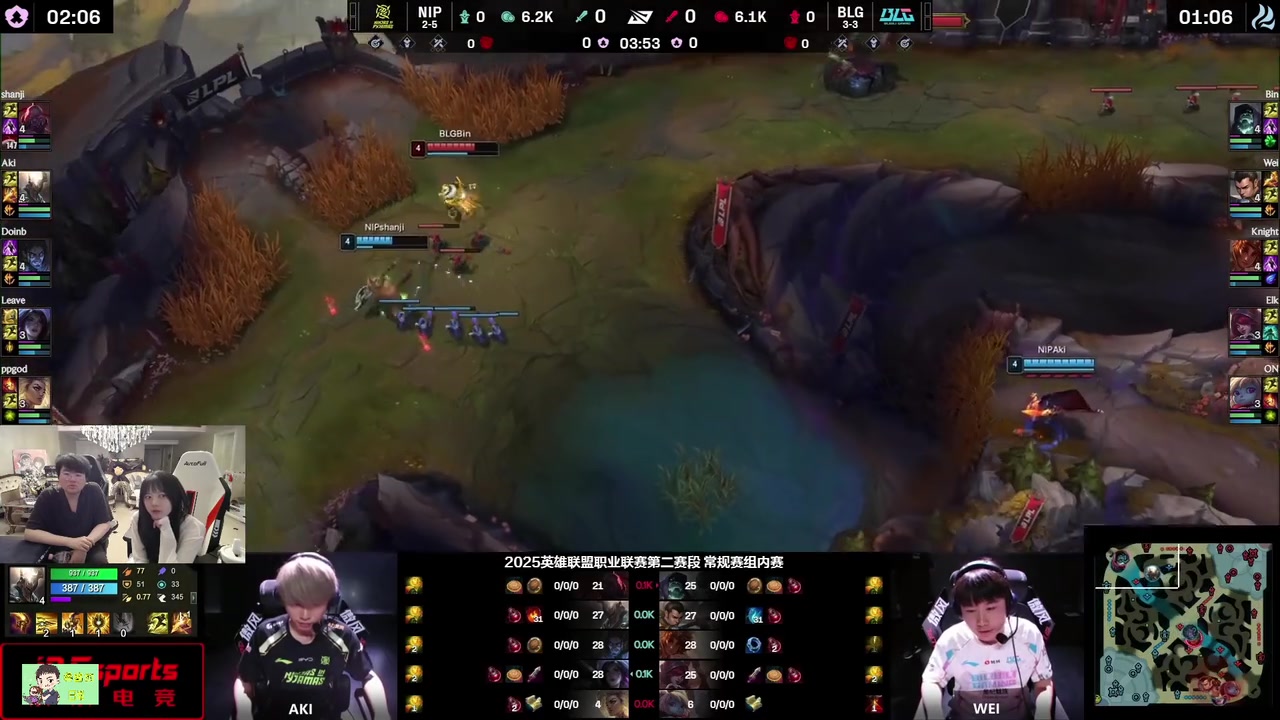
Task: Choose Wei's champion portrait
Action: 1245,188
